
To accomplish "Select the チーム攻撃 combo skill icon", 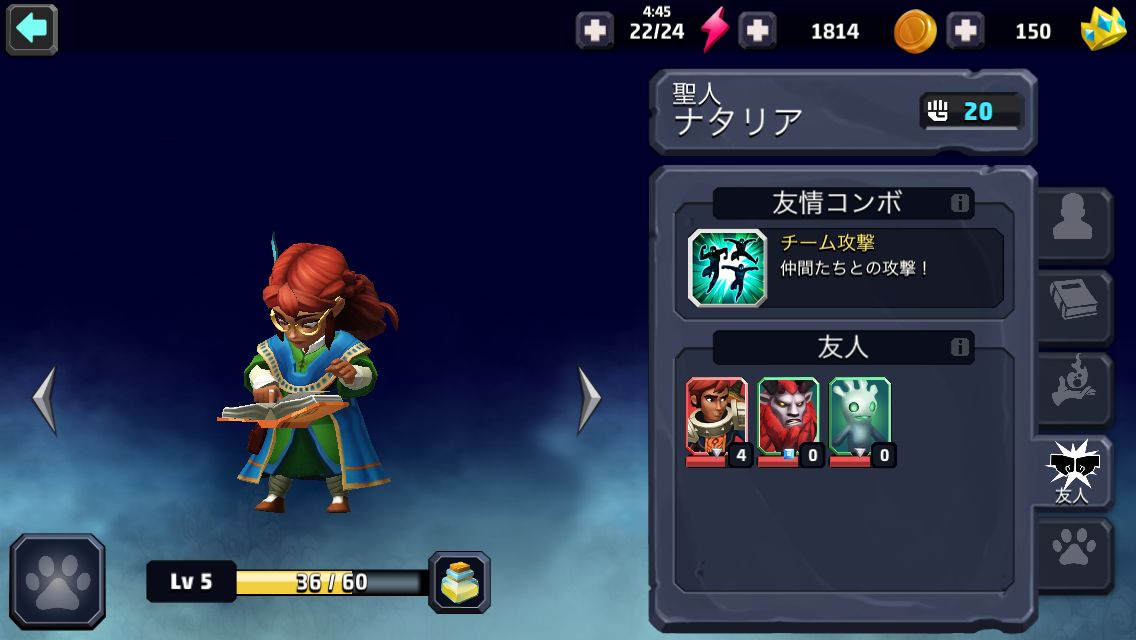I will tap(727, 268).
